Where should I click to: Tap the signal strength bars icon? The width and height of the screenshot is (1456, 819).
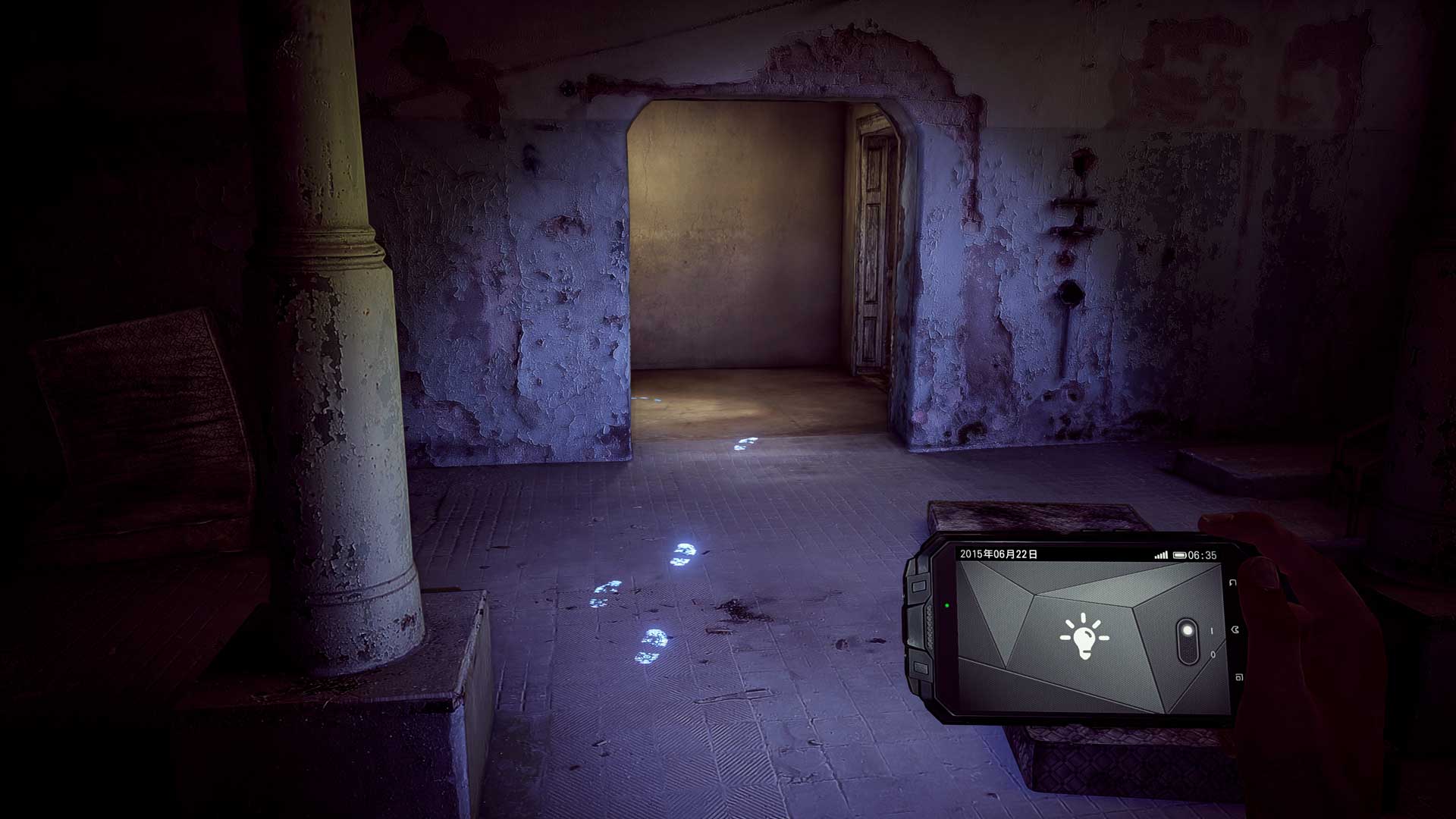[1162, 554]
